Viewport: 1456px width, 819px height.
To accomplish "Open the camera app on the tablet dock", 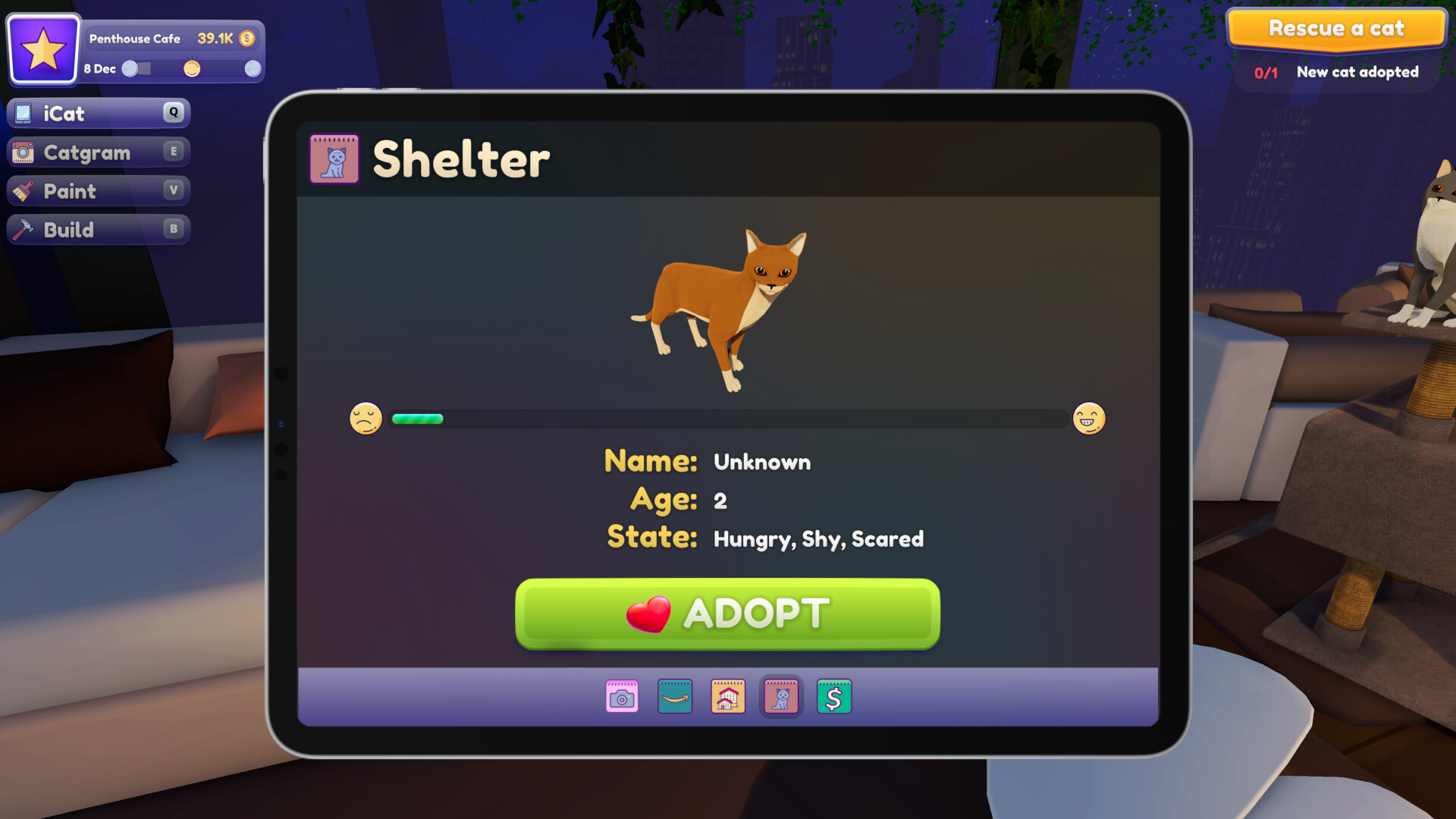I will (x=621, y=696).
